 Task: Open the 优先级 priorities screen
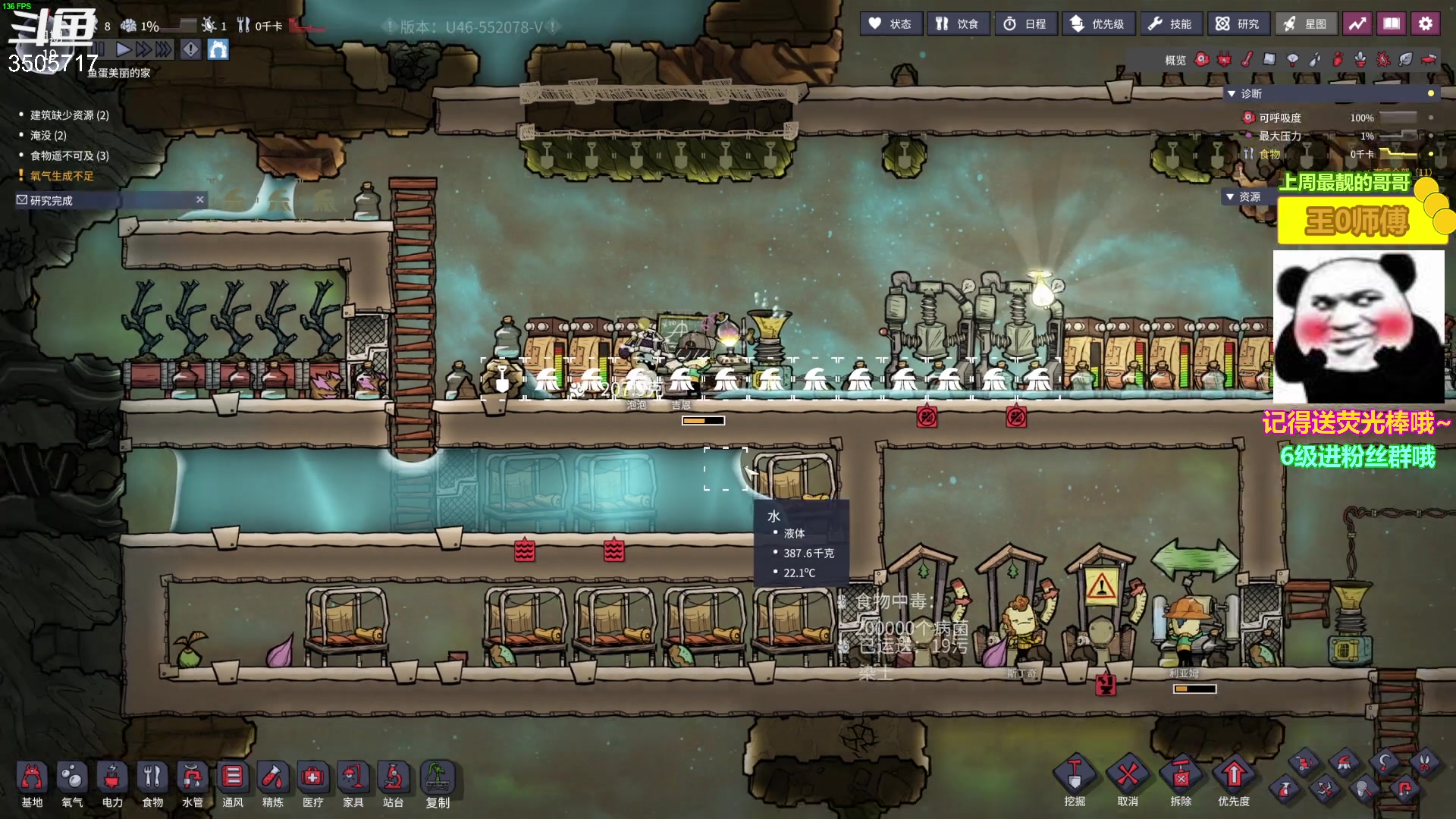[1097, 24]
